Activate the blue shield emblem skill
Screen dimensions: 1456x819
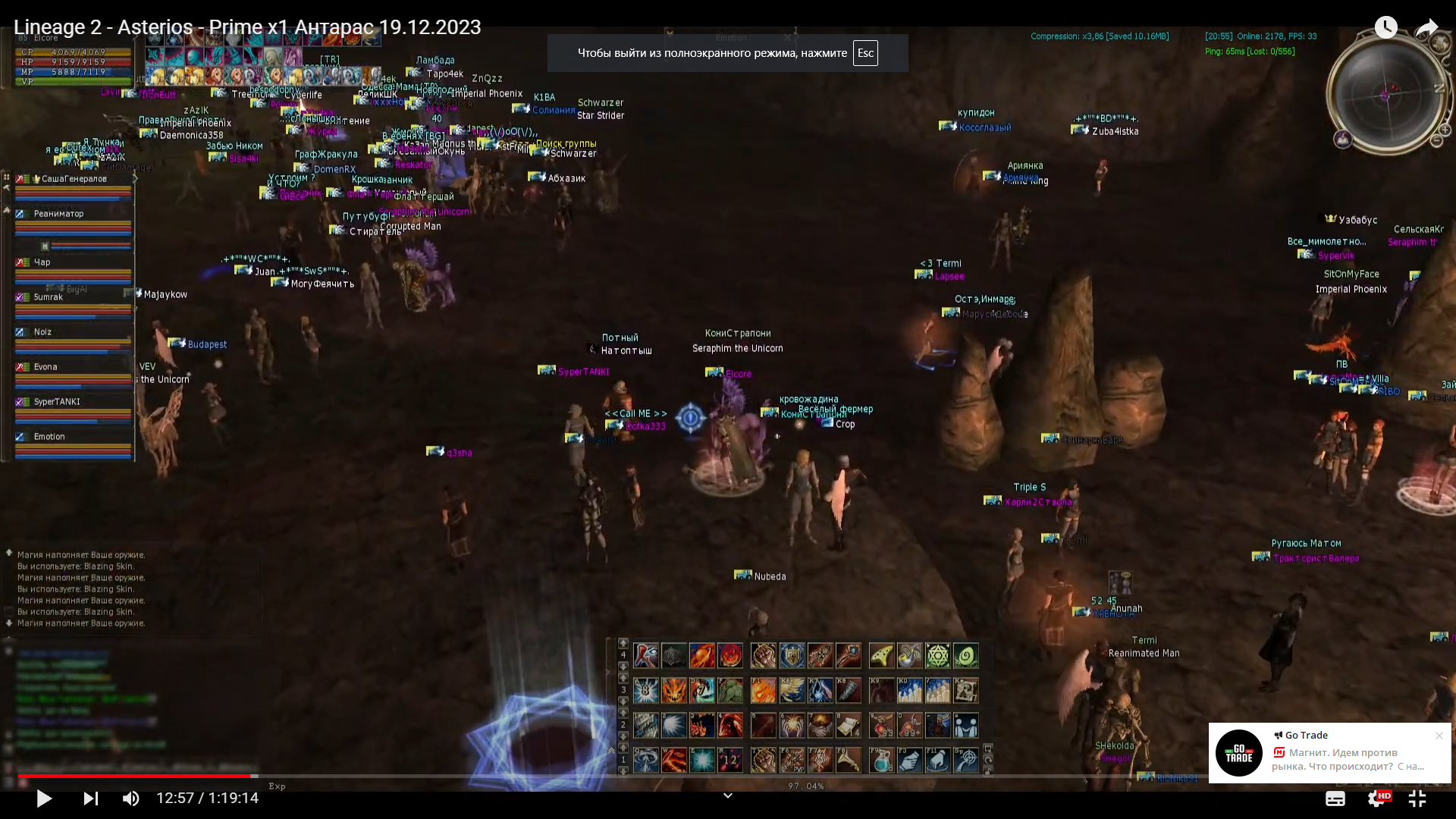(x=792, y=656)
